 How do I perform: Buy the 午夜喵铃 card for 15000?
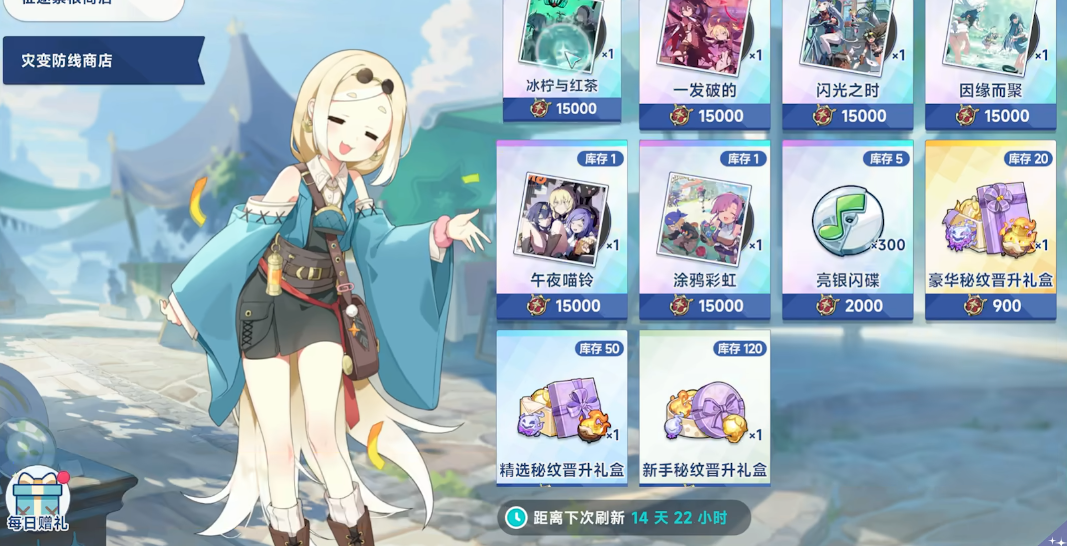562,230
